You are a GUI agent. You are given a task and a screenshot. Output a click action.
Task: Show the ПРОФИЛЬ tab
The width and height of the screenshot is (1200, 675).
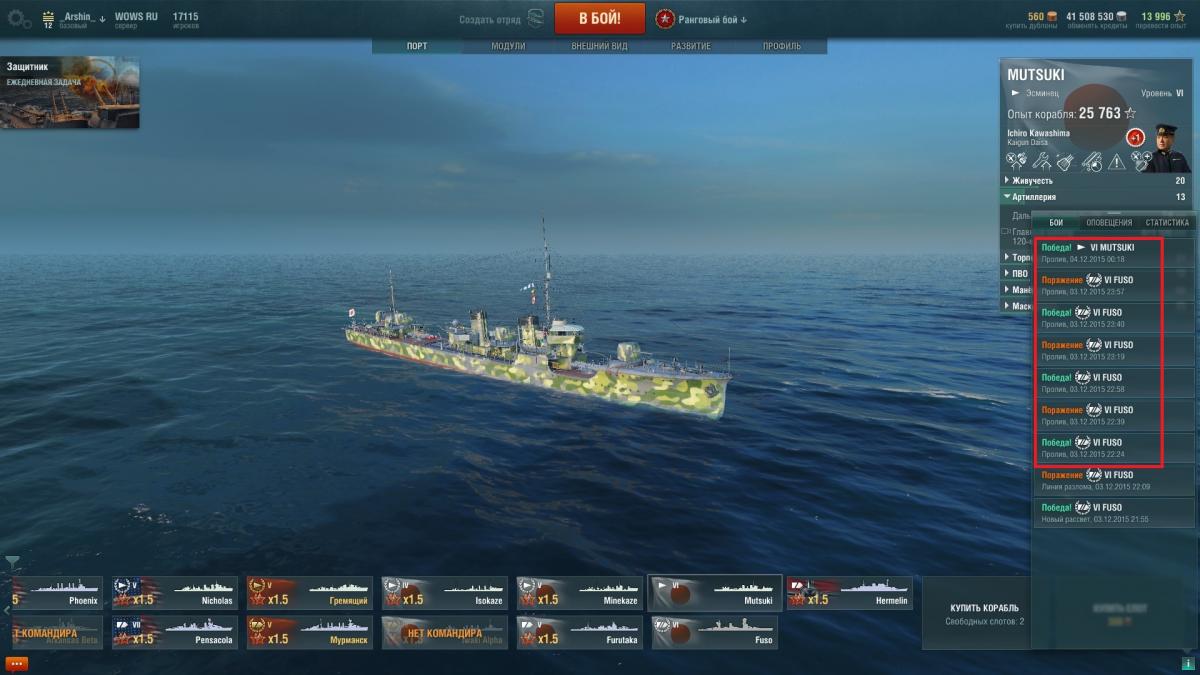point(781,47)
